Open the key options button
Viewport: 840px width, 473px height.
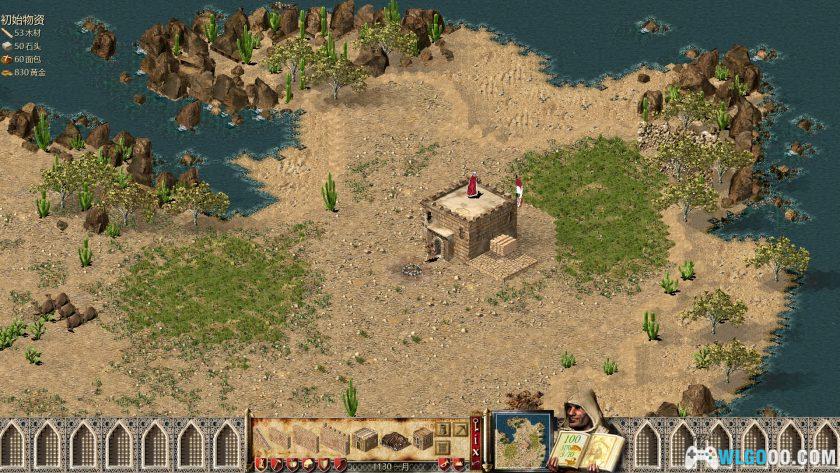point(477,425)
